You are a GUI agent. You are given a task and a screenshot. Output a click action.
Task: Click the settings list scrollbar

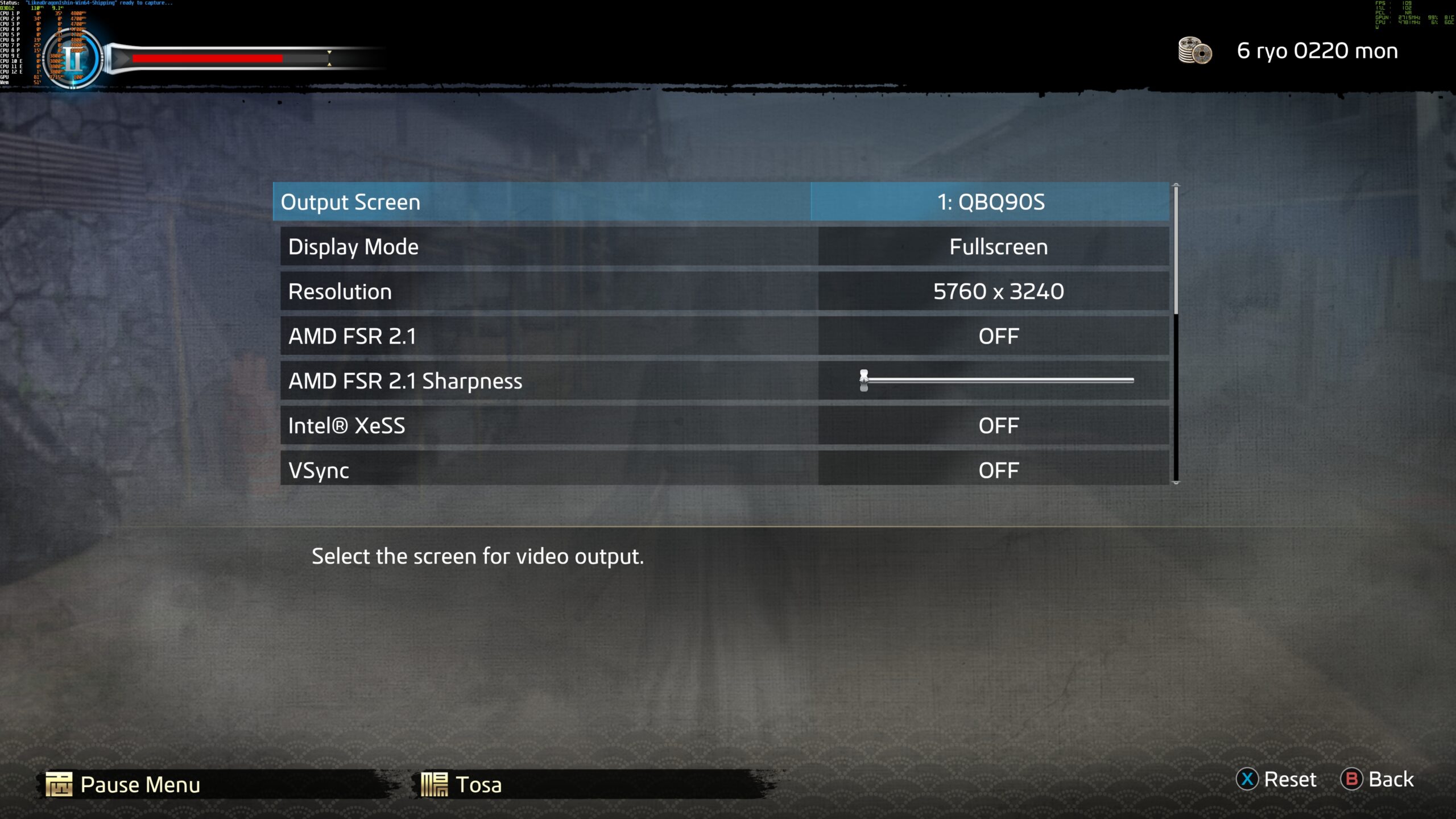[x=1176, y=250]
